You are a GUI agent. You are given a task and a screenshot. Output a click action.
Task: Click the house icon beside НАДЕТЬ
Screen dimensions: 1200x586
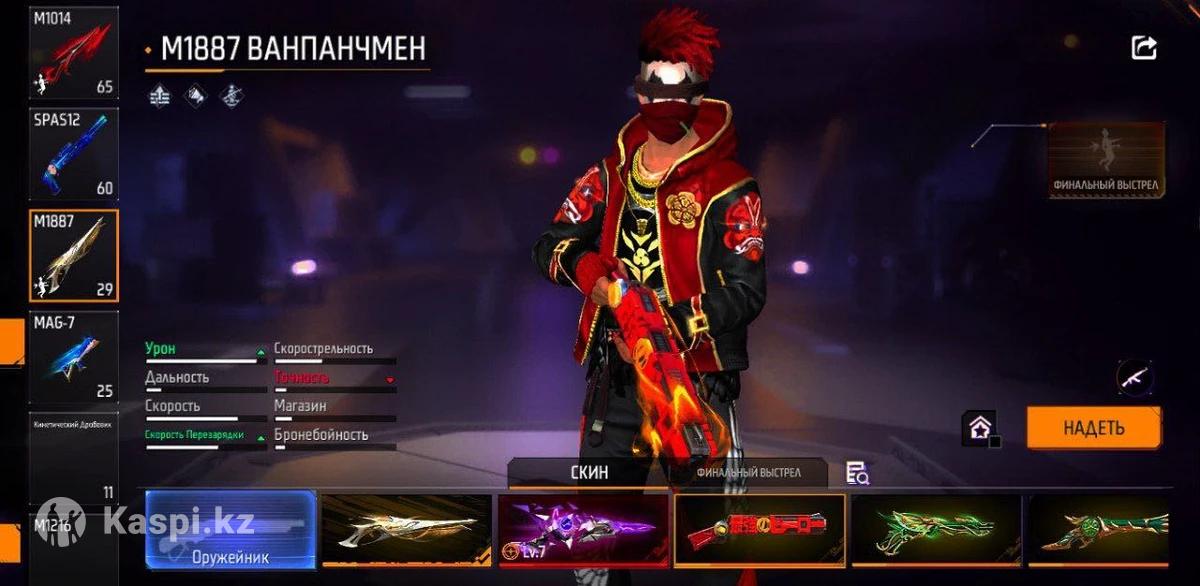pos(980,428)
